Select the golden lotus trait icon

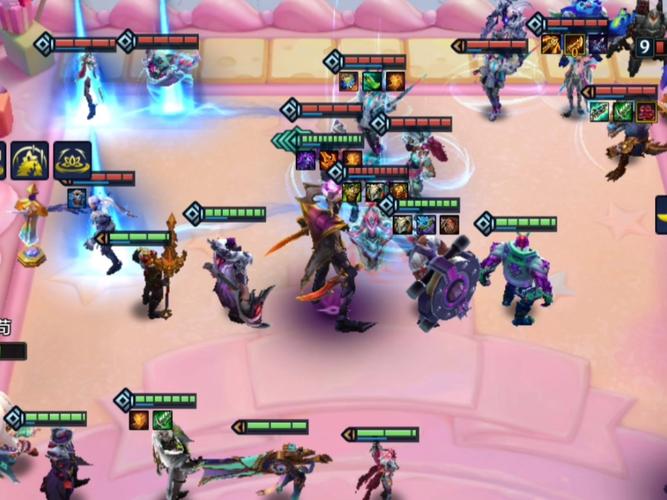(x=73, y=159)
